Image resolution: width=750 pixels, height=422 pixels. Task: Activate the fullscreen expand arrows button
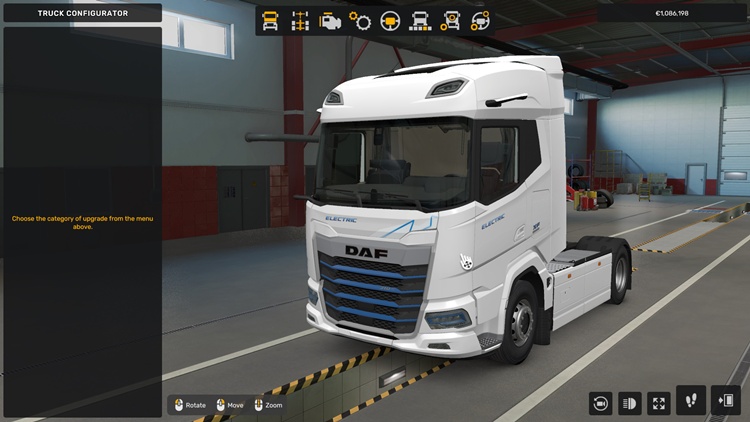click(x=659, y=403)
